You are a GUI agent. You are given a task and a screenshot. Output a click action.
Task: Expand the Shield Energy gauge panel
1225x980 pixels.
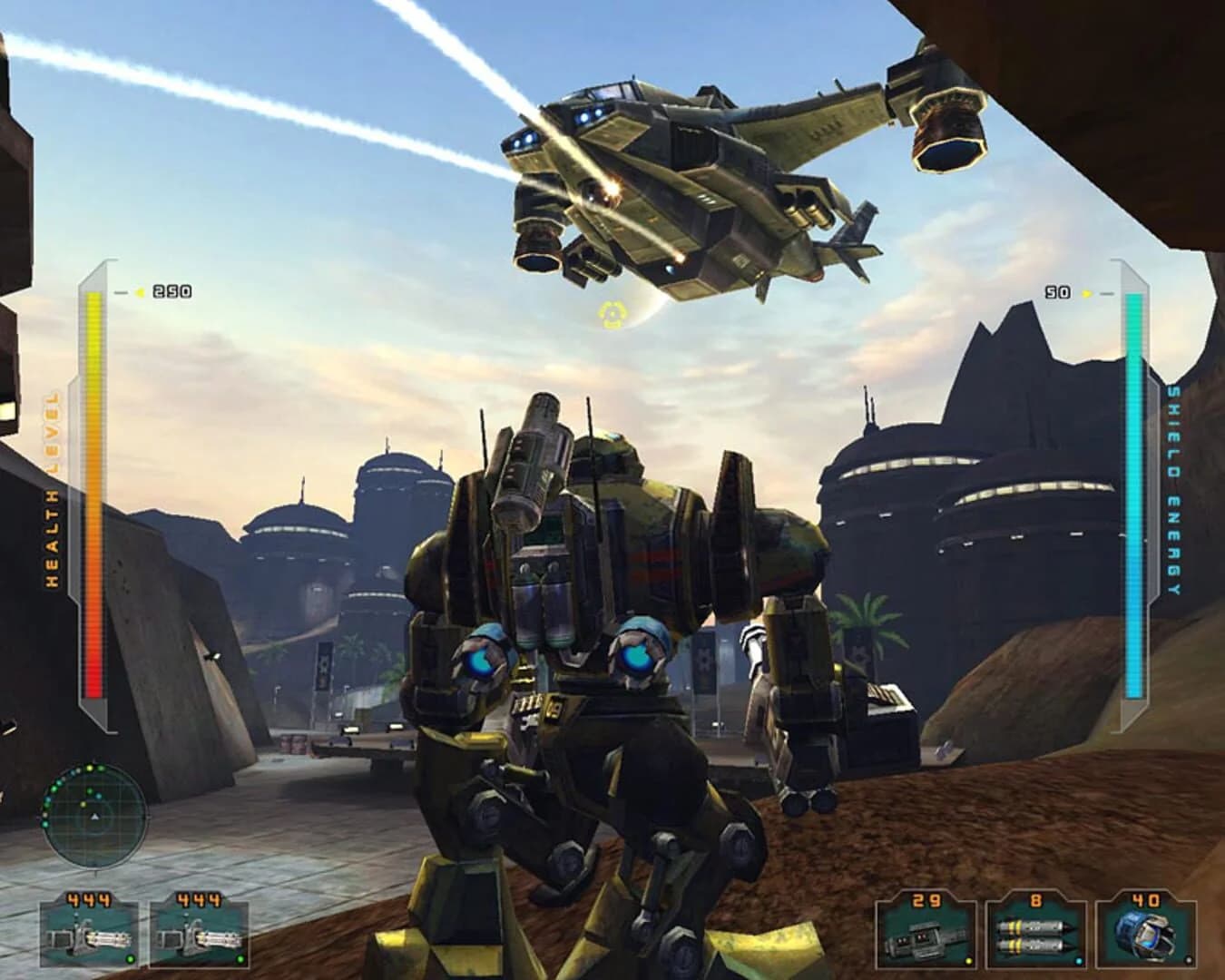[1134, 499]
